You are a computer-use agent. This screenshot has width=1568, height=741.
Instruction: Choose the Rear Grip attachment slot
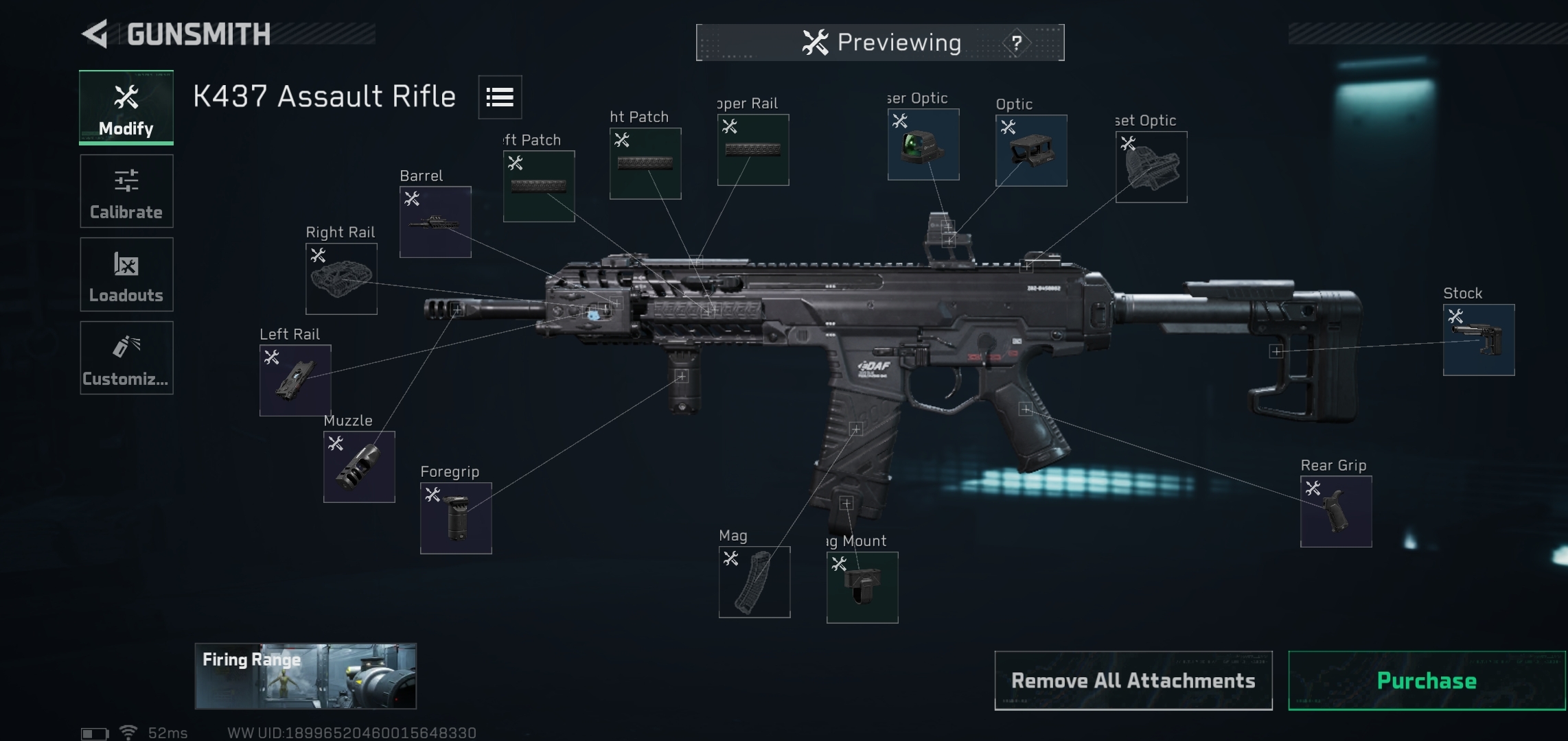(x=1335, y=512)
